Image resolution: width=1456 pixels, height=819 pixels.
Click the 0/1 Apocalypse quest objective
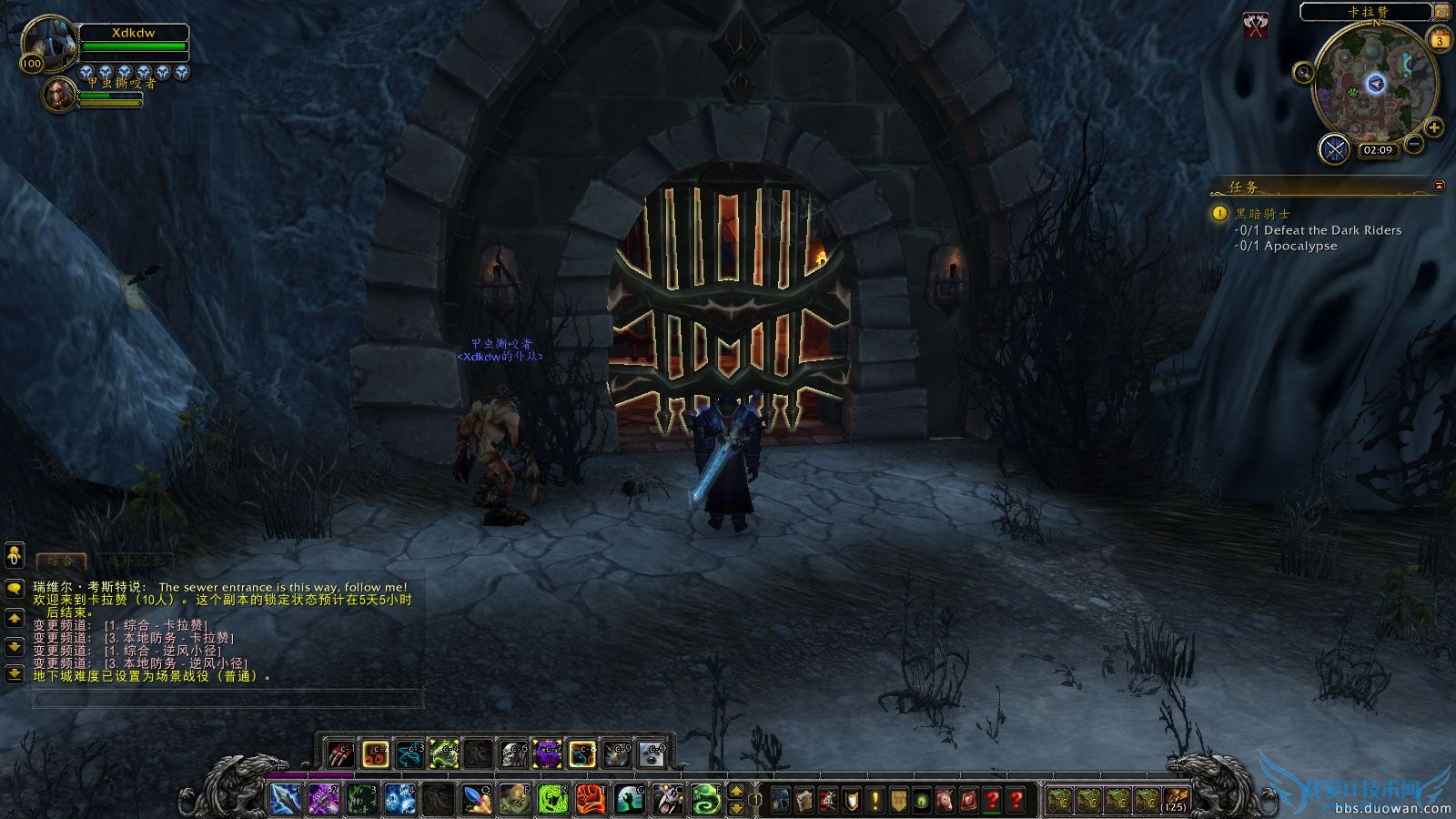(x=1290, y=246)
